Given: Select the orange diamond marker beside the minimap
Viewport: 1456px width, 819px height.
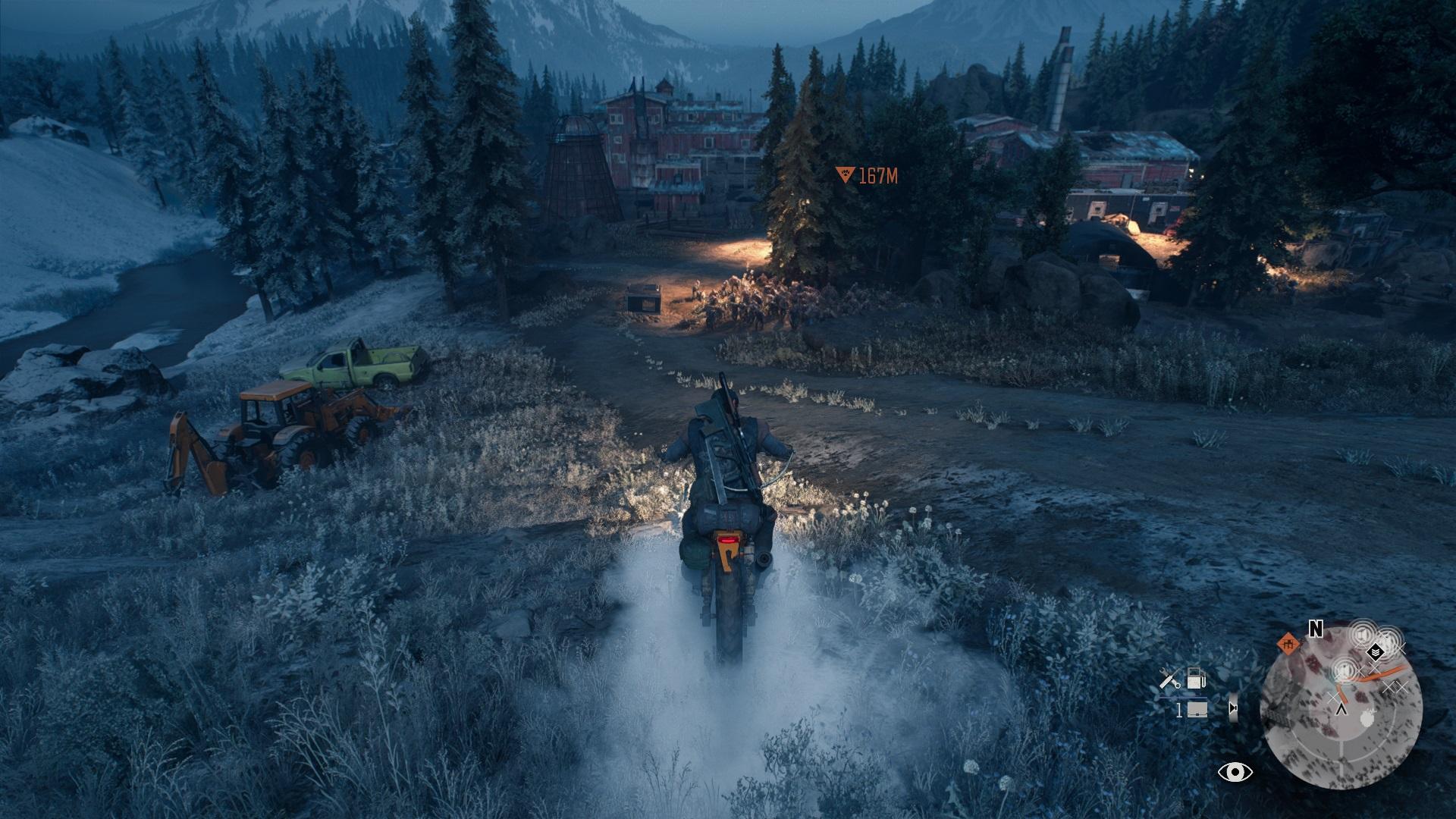Looking at the screenshot, I should click(1286, 645).
